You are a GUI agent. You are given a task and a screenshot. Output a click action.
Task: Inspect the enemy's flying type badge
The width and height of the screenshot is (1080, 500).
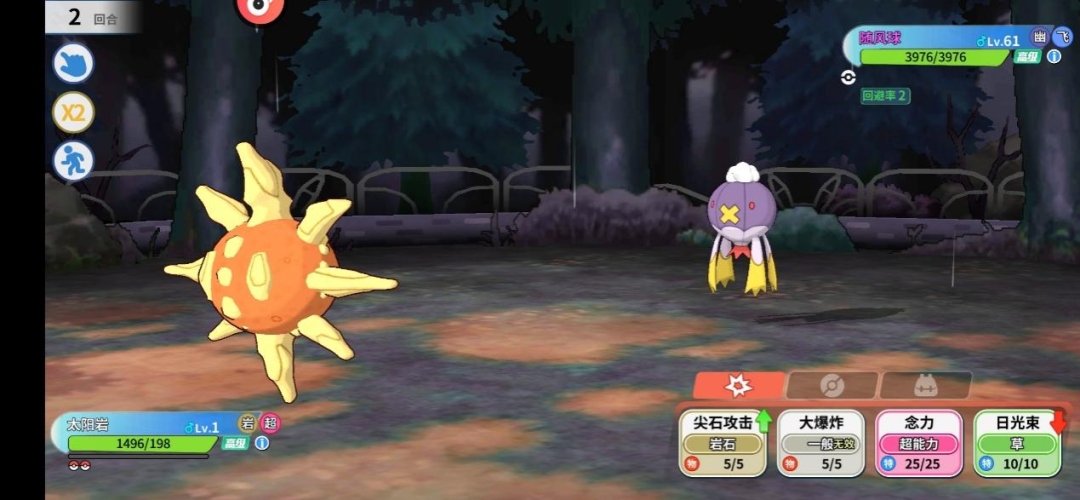[x=1062, y=37]
